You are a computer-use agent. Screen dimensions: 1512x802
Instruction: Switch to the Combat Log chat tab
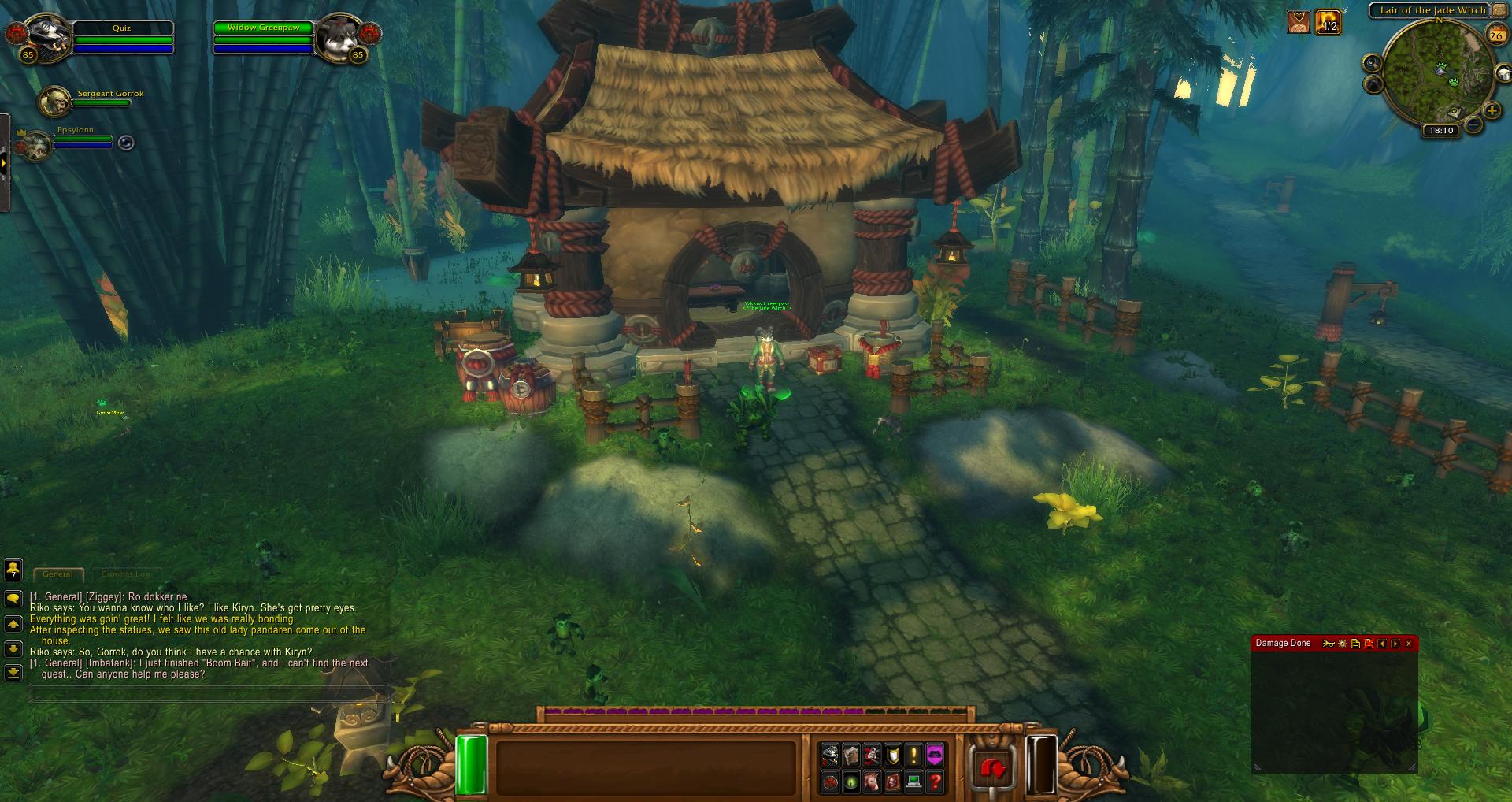coord(125,574)
